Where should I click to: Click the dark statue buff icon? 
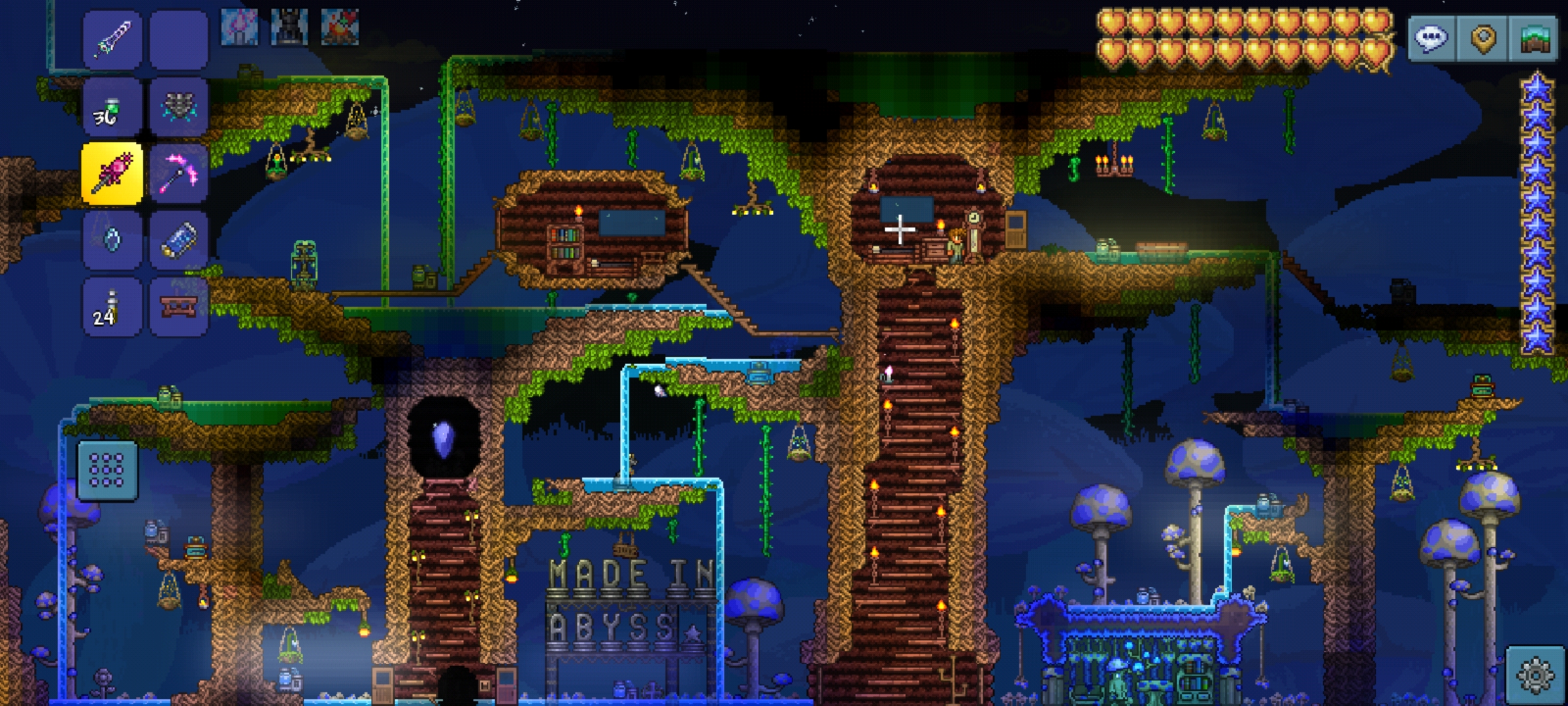click(x=289, y=27)
